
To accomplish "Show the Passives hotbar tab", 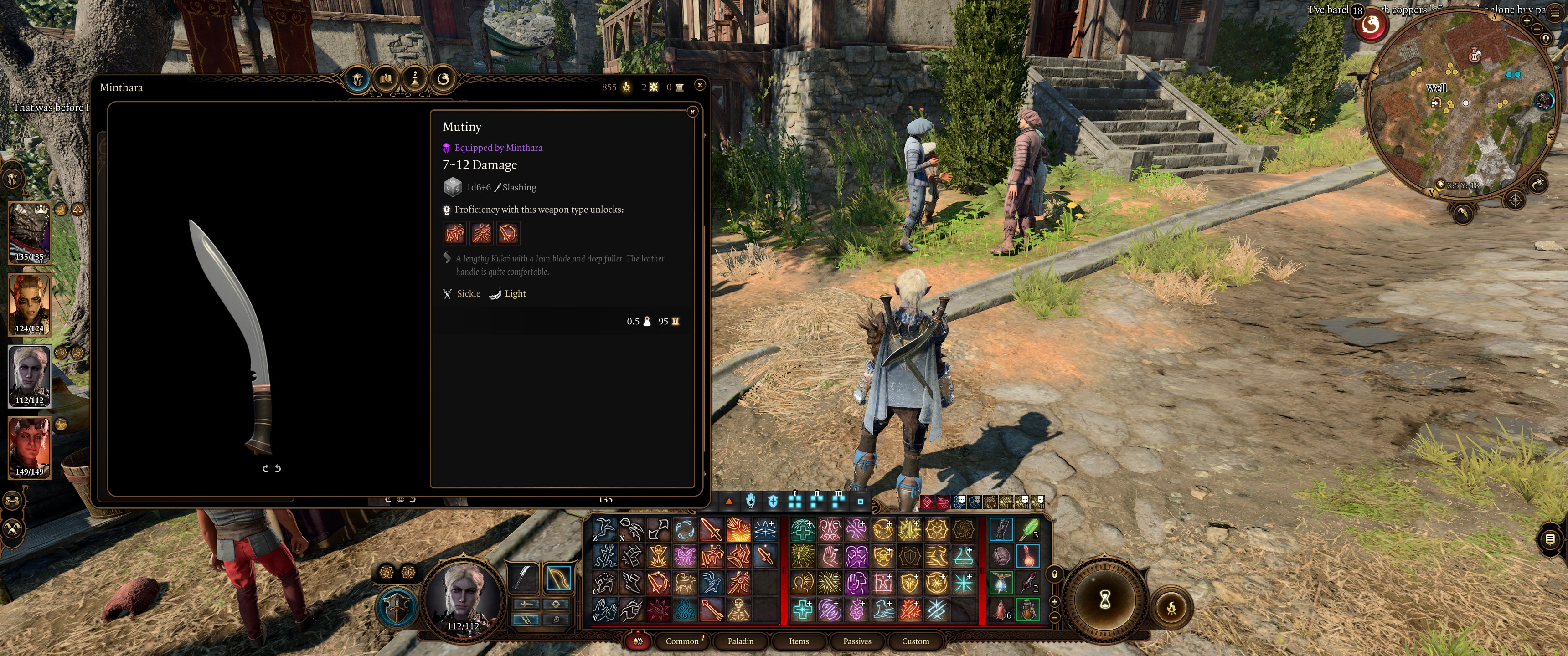I will [856, 641].
